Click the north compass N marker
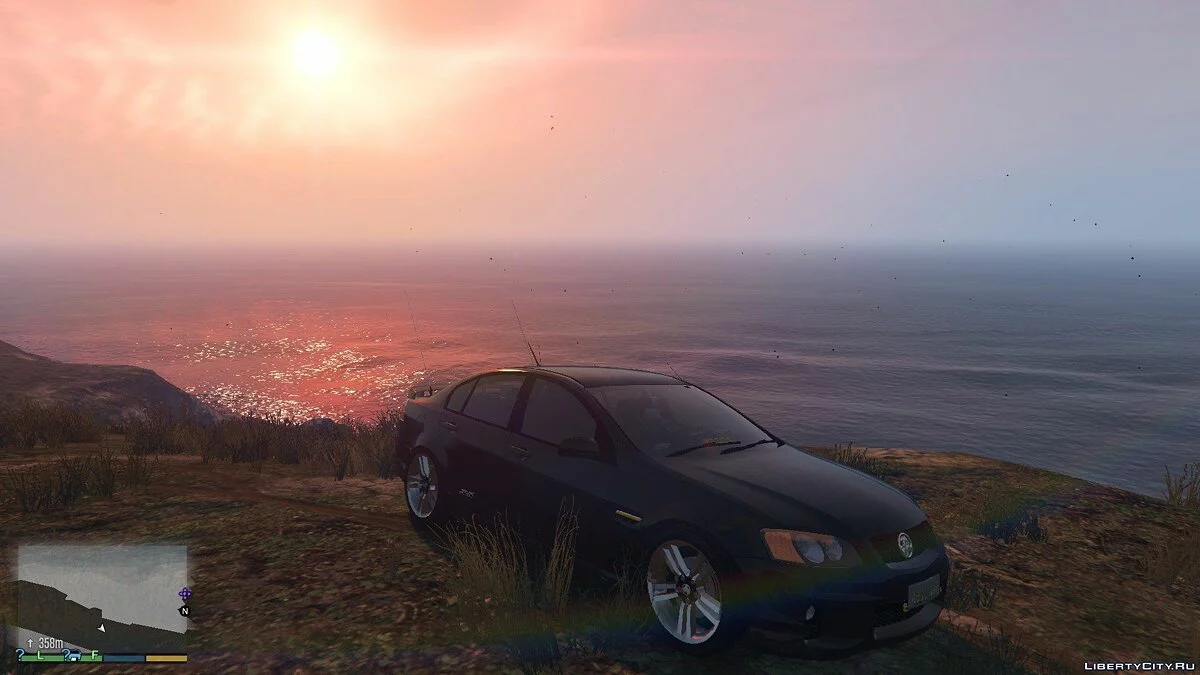1200x675 pixels. (184, 610)
